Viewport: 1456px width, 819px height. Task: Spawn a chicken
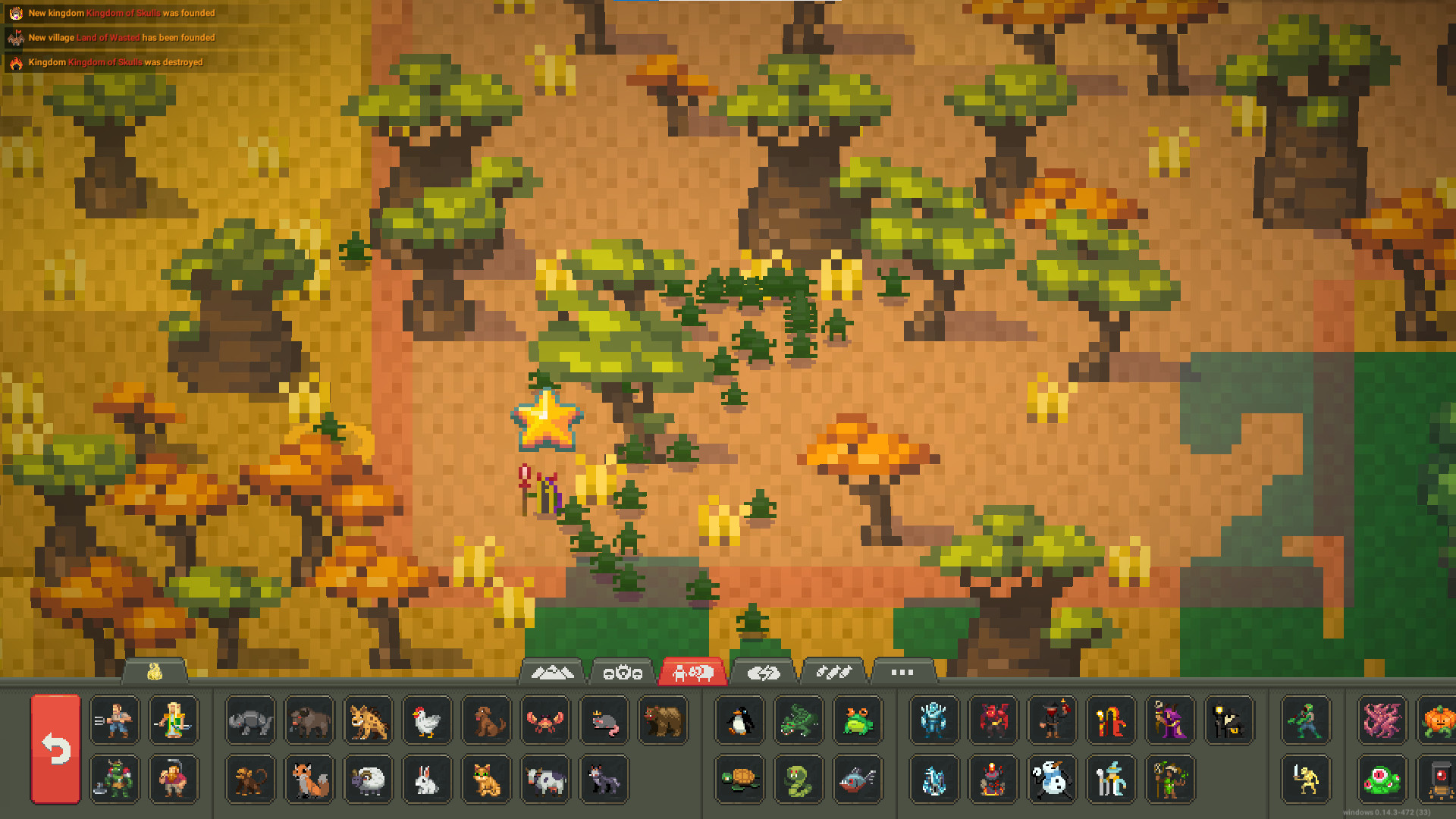[x=427, y=721]
